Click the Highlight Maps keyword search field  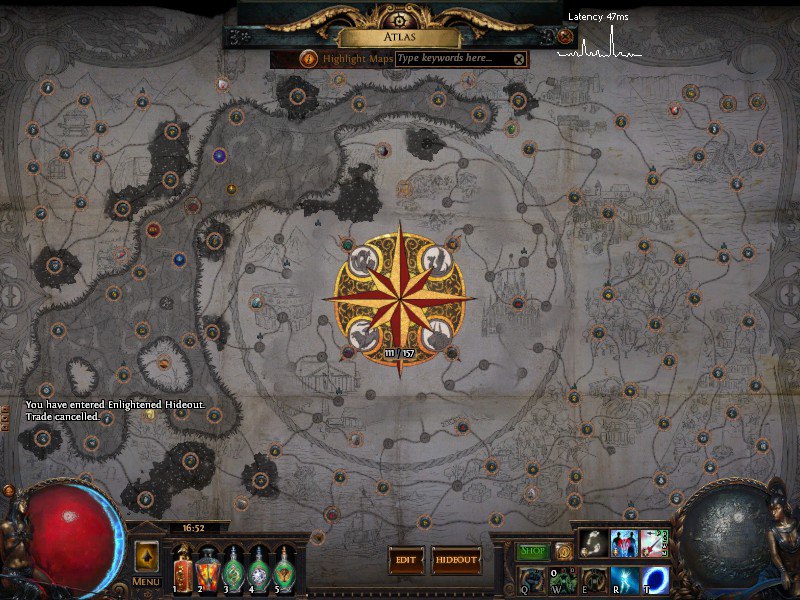(453, 59)
